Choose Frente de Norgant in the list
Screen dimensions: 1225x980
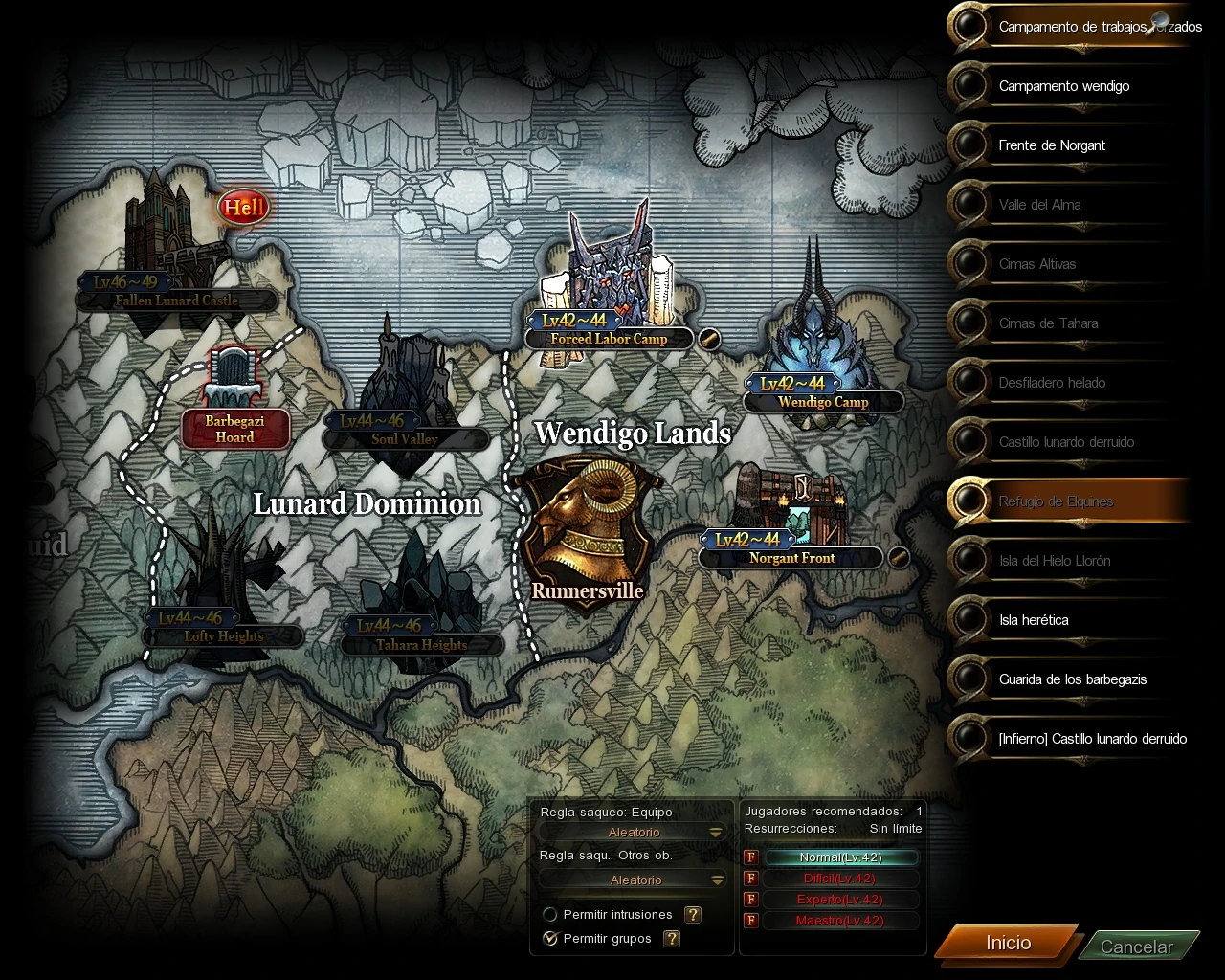[x=1052, y=145]
